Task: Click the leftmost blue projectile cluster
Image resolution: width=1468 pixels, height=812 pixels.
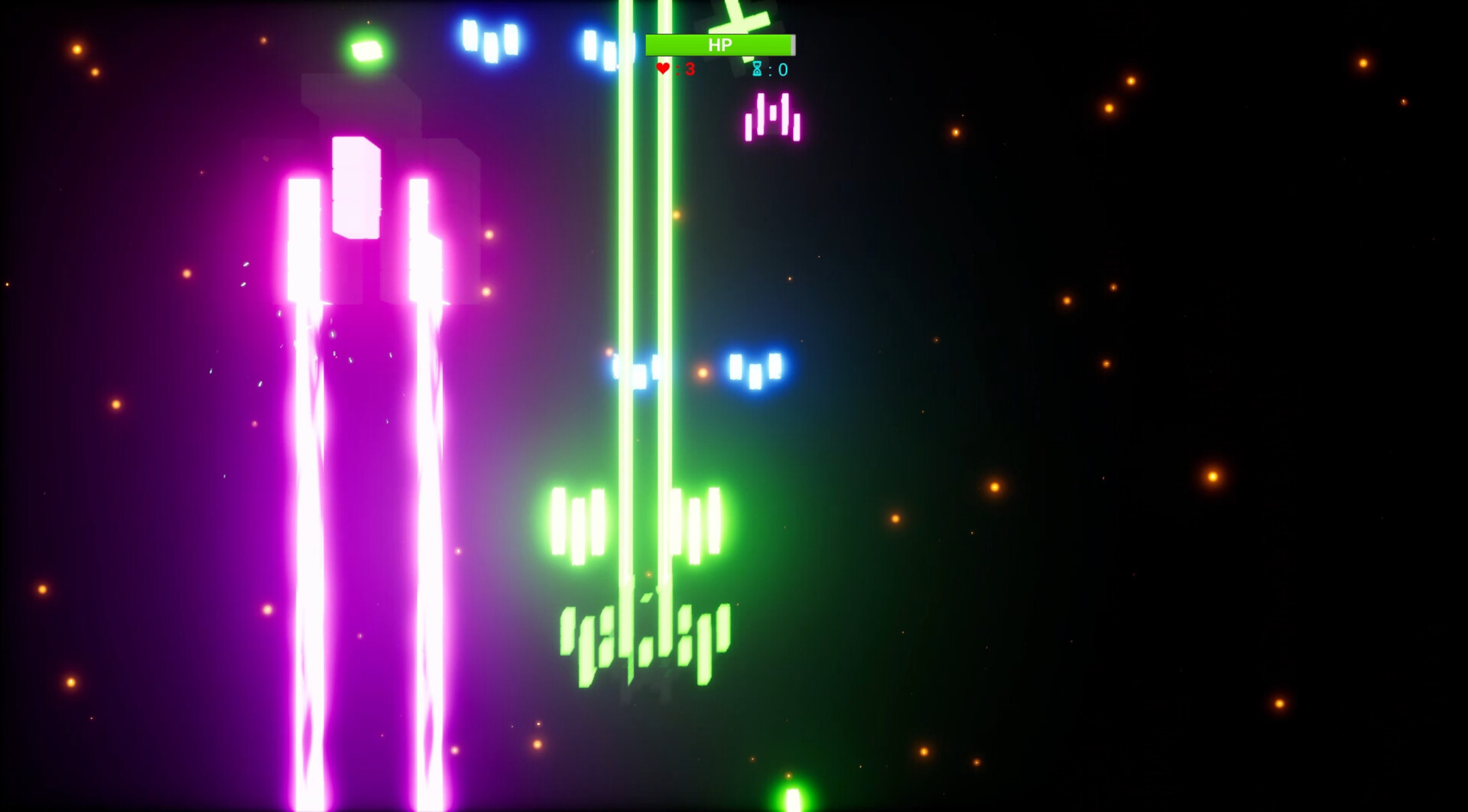Action: [x=489, y=42]
